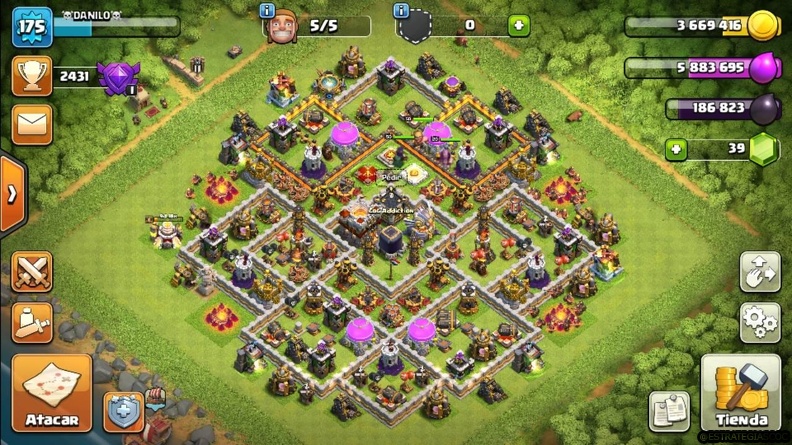792x445 pixels.
Task: Expand the orange side arrow panel
Action: (12, 194)
